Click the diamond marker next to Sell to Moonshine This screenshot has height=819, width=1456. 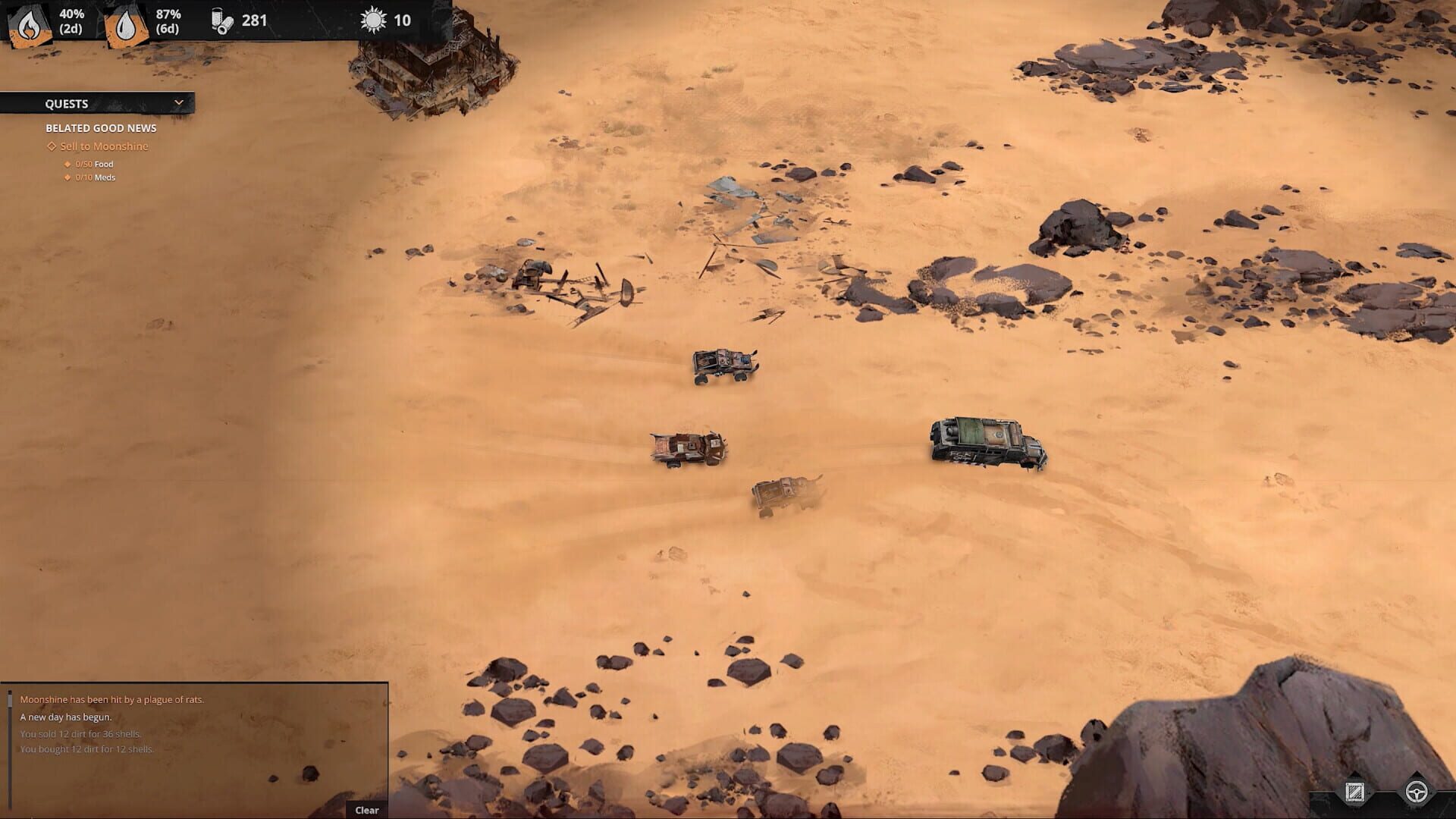(x=50, y=146)
